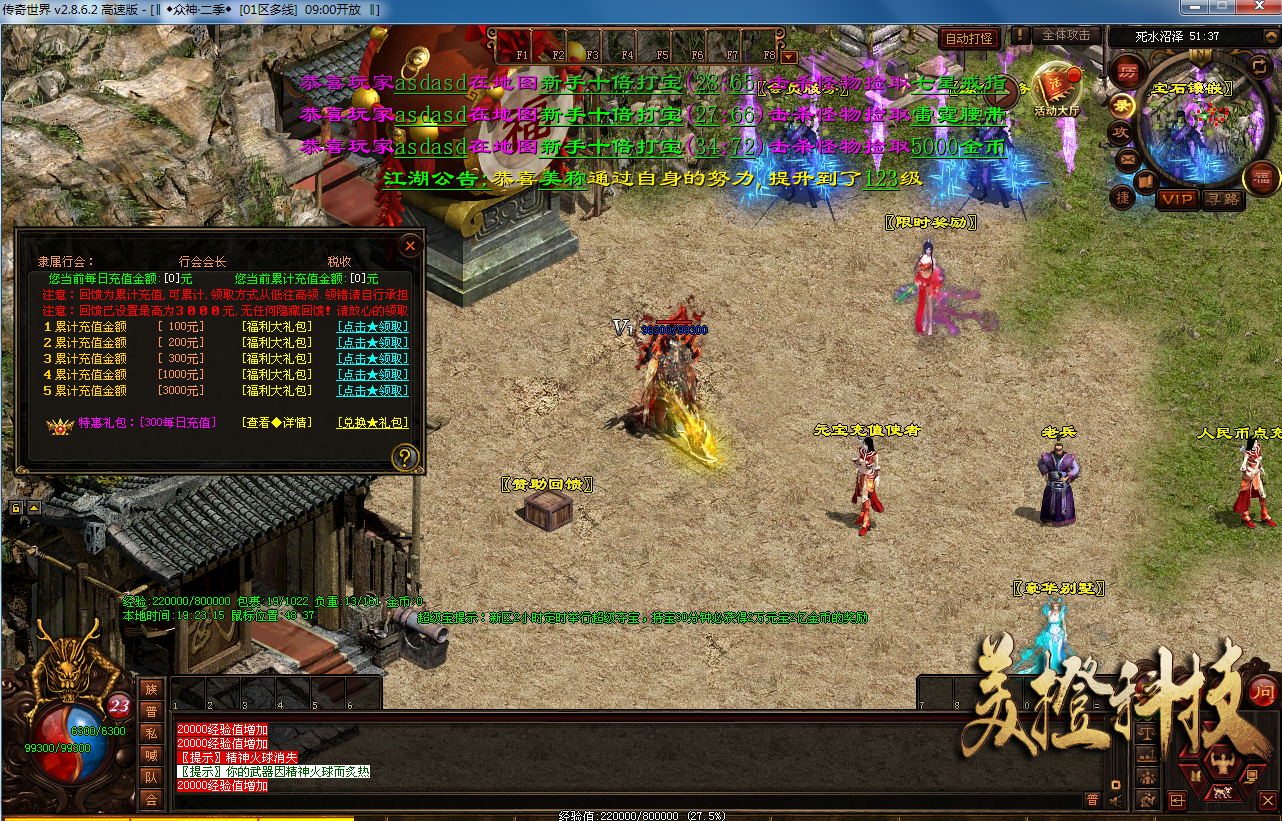Switch to the 私 private chat channel
The height and width of the screenshot is (821, 1282).
click(x=150, y=733)
